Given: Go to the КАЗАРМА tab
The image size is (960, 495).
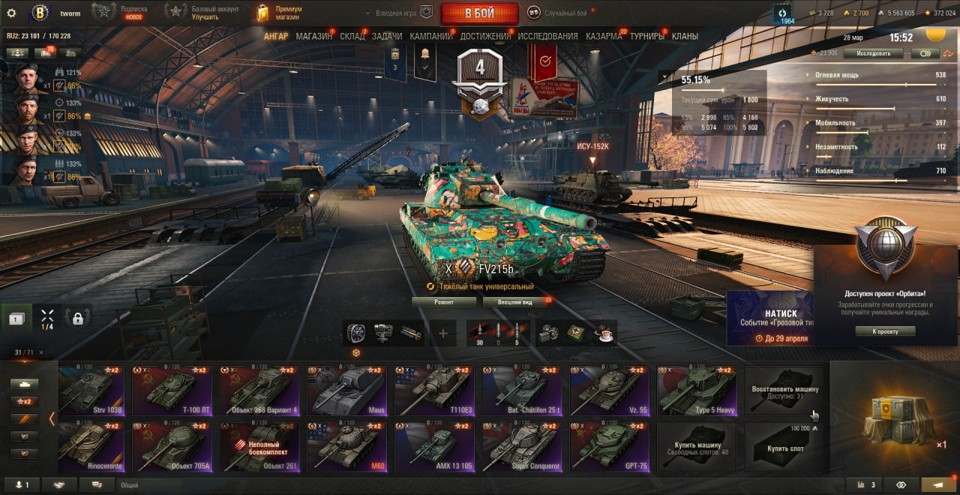Looking at the screenshot, I should coord(604,36).
